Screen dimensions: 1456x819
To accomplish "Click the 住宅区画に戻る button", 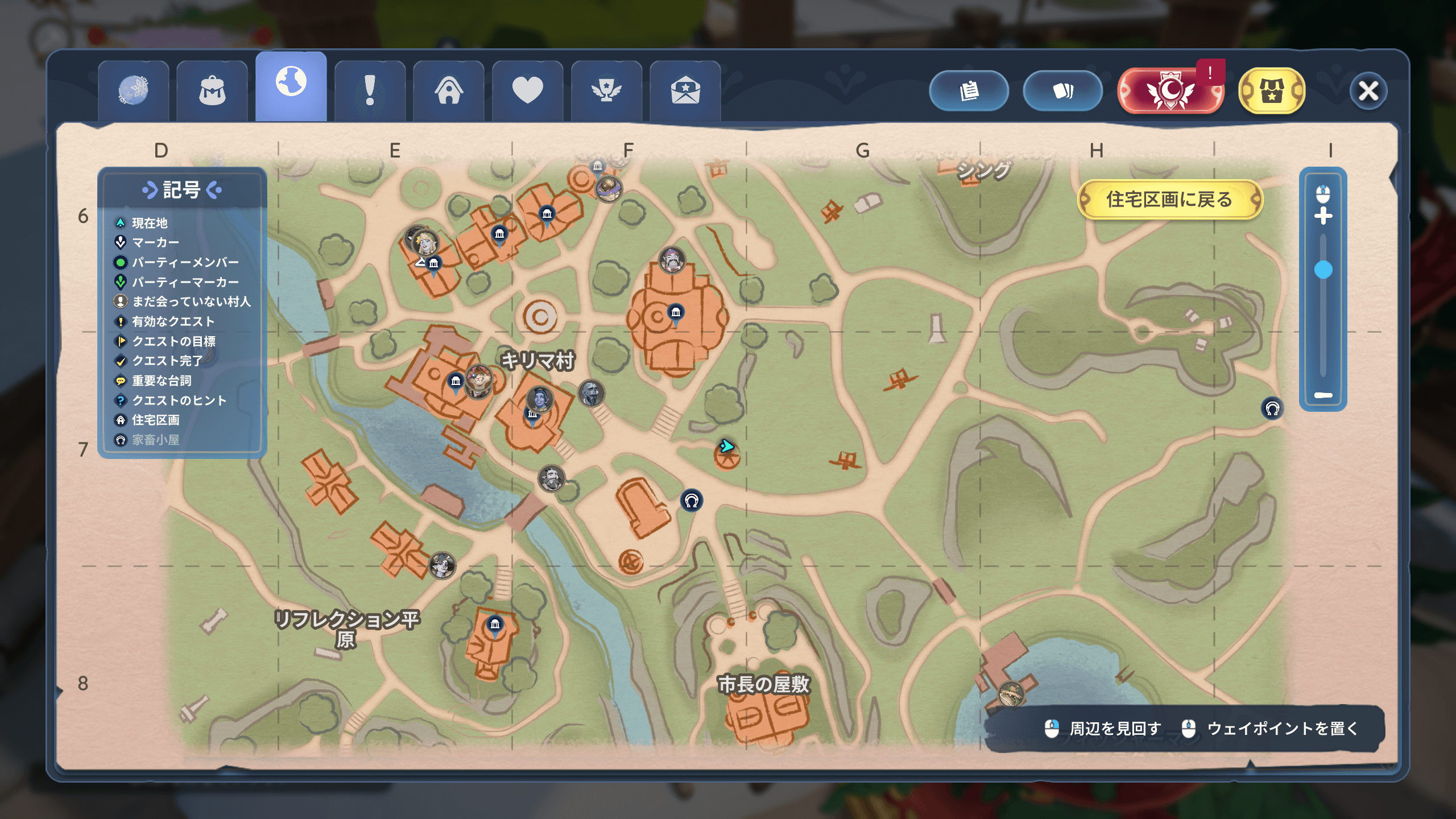I will (1169, 200).
